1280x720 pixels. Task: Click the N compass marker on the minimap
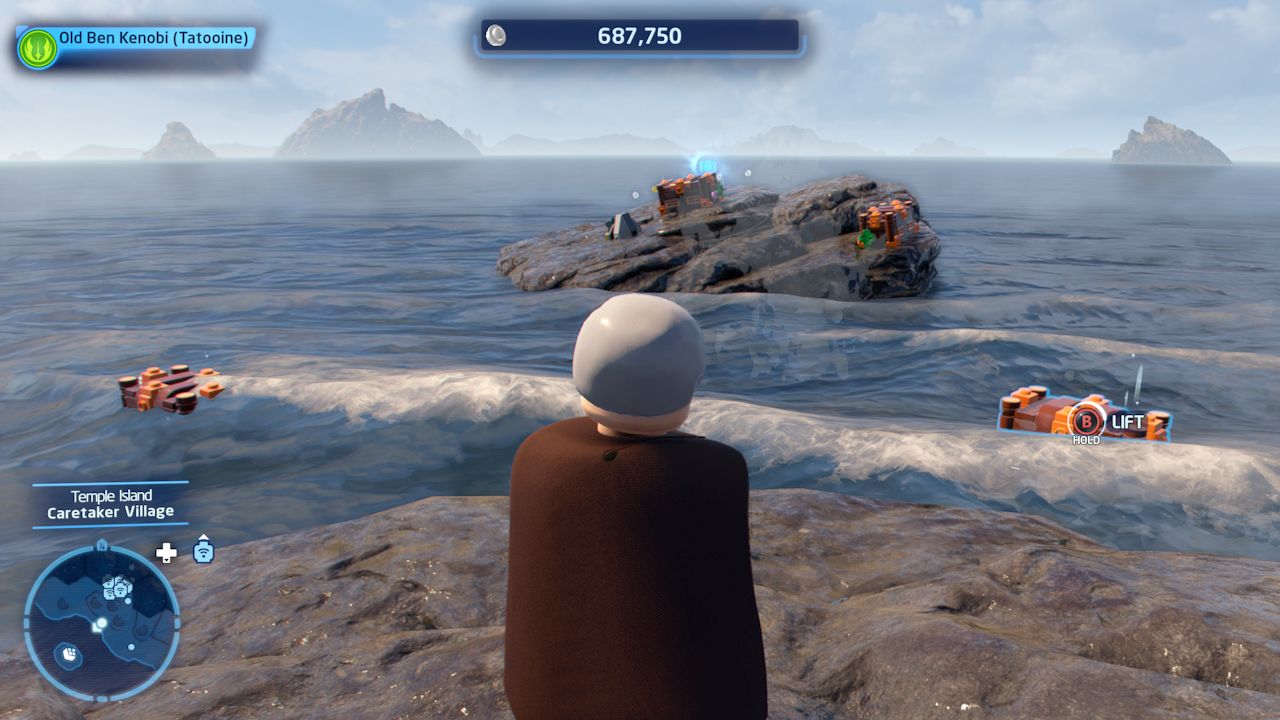[x=102, y=546]
